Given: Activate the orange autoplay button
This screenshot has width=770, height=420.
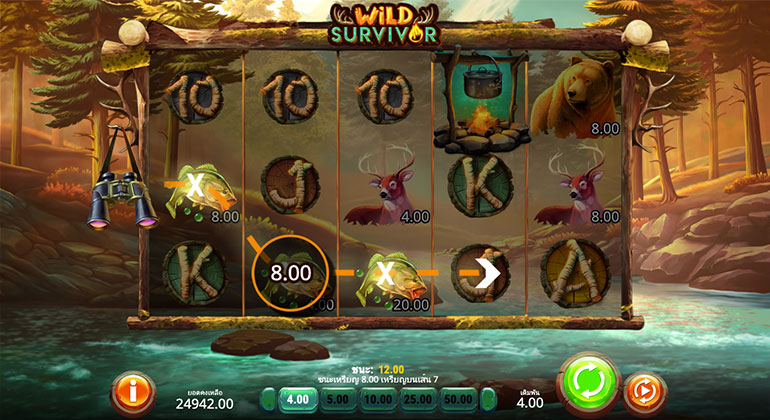Looking at the screenshot, I should coord(645,393).
